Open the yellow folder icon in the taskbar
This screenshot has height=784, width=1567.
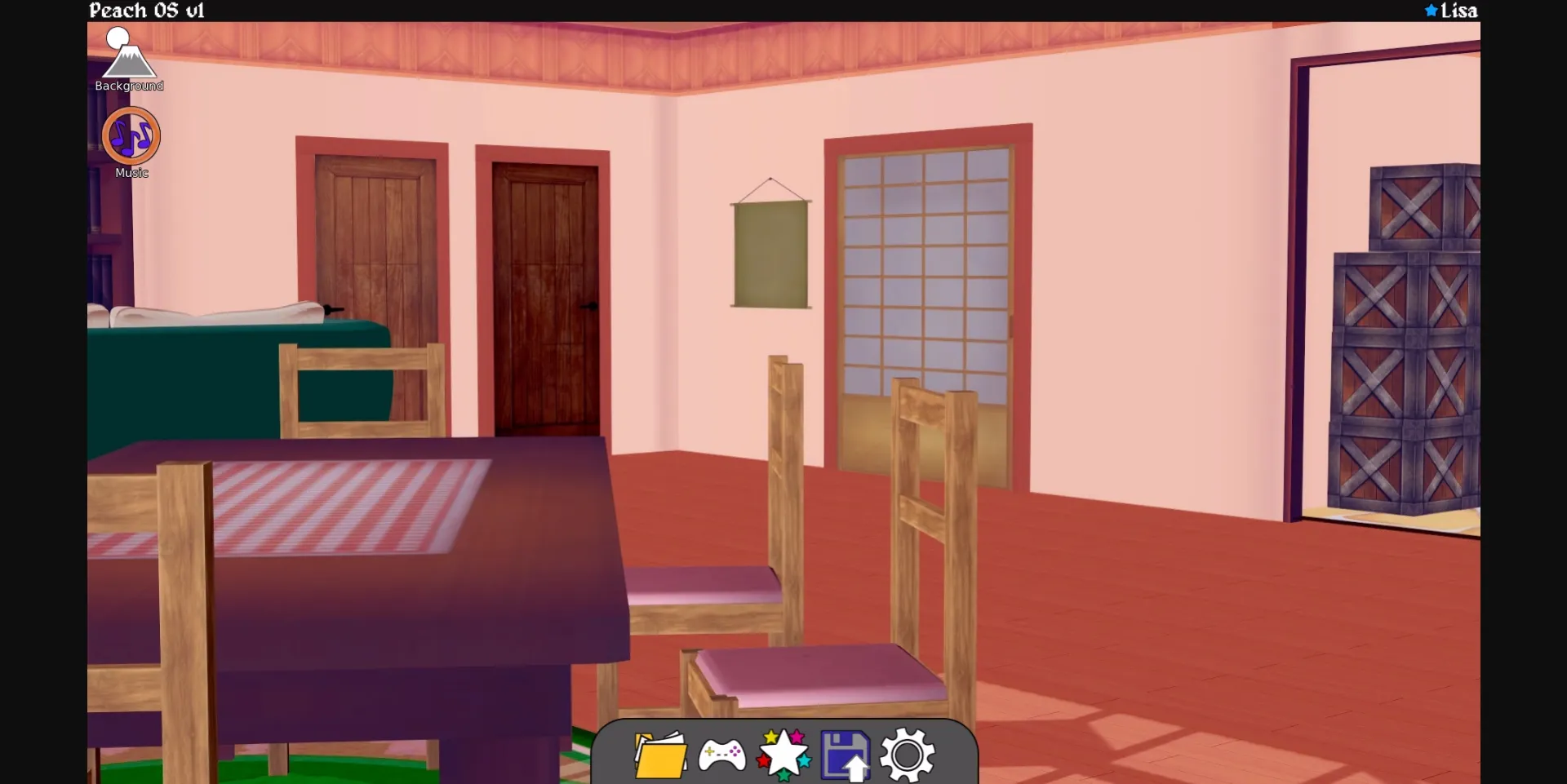point(659,756)
